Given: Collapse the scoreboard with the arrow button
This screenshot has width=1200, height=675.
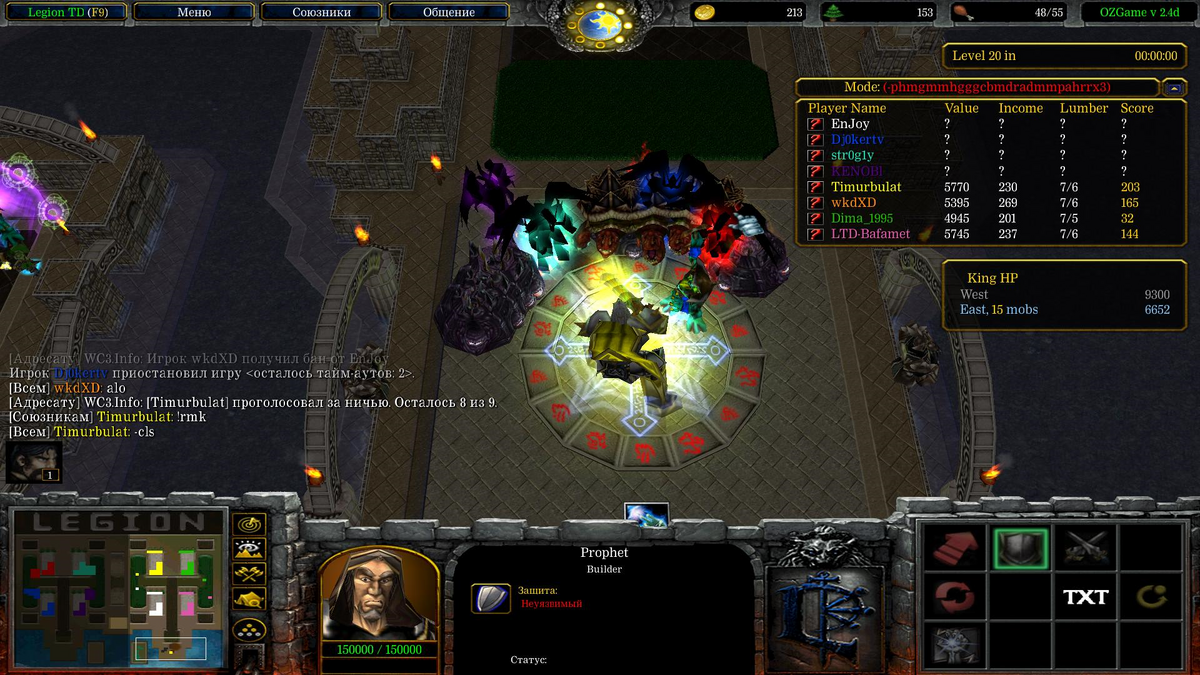Looking at the screenshot, I should (1176, 87).
